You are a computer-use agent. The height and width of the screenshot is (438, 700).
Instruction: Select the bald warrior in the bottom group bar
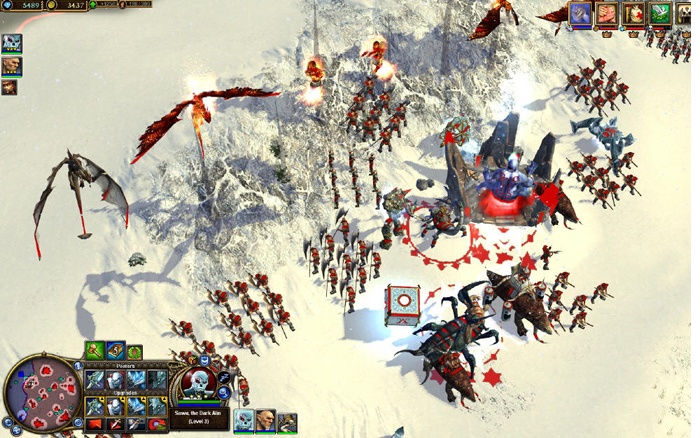265,420
